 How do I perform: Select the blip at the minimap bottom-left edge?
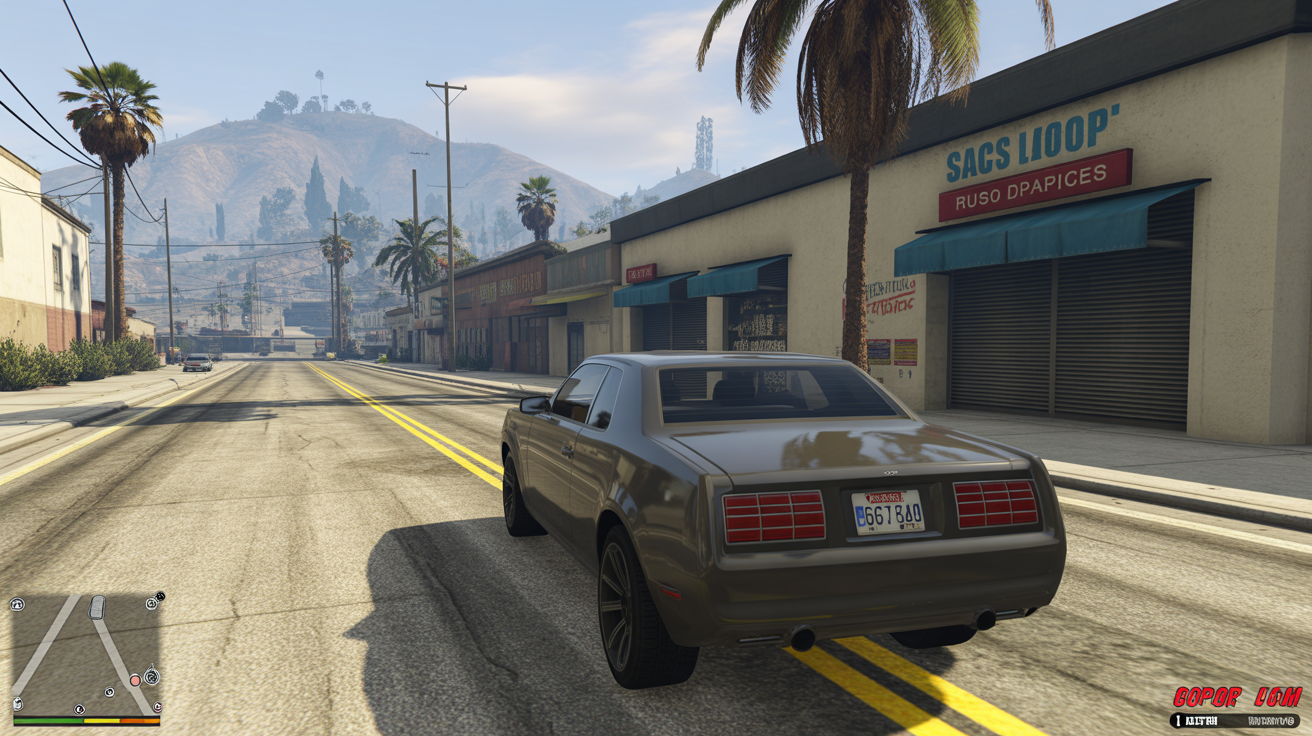coord(17,703)
